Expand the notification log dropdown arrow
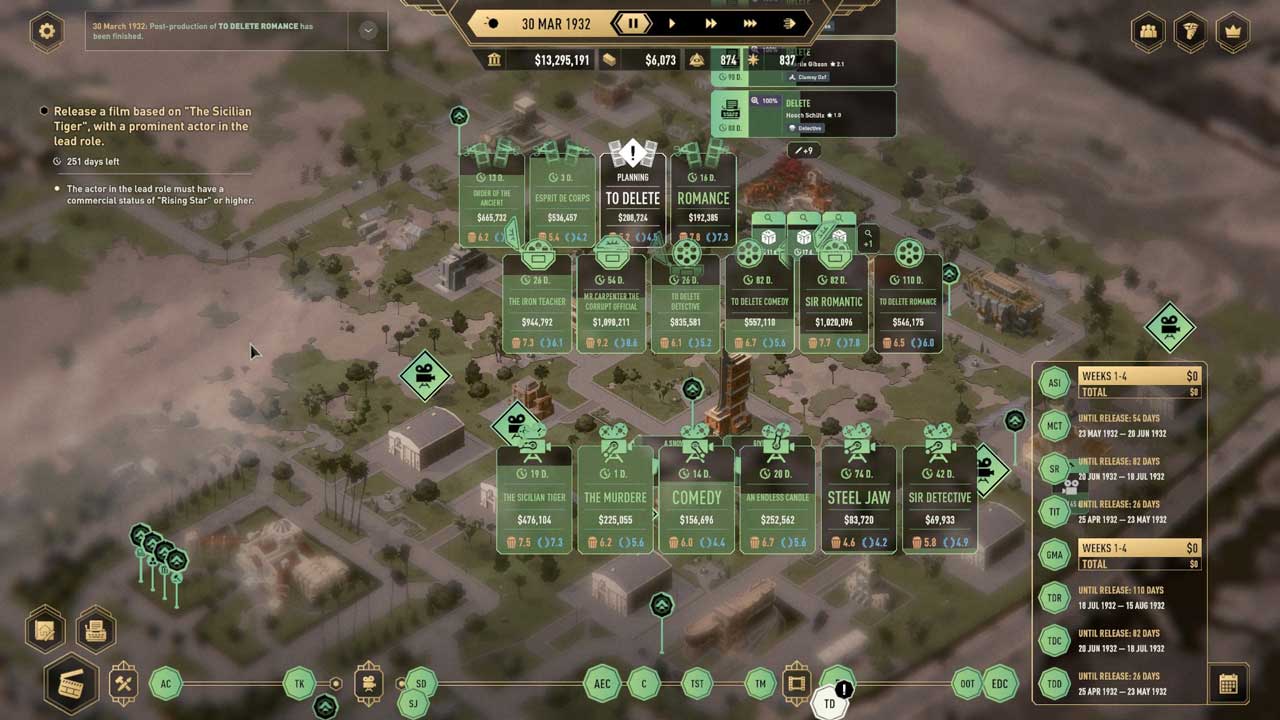This screenshot has height=720, width=1280. pyautogui.click(x=368, y=31)
